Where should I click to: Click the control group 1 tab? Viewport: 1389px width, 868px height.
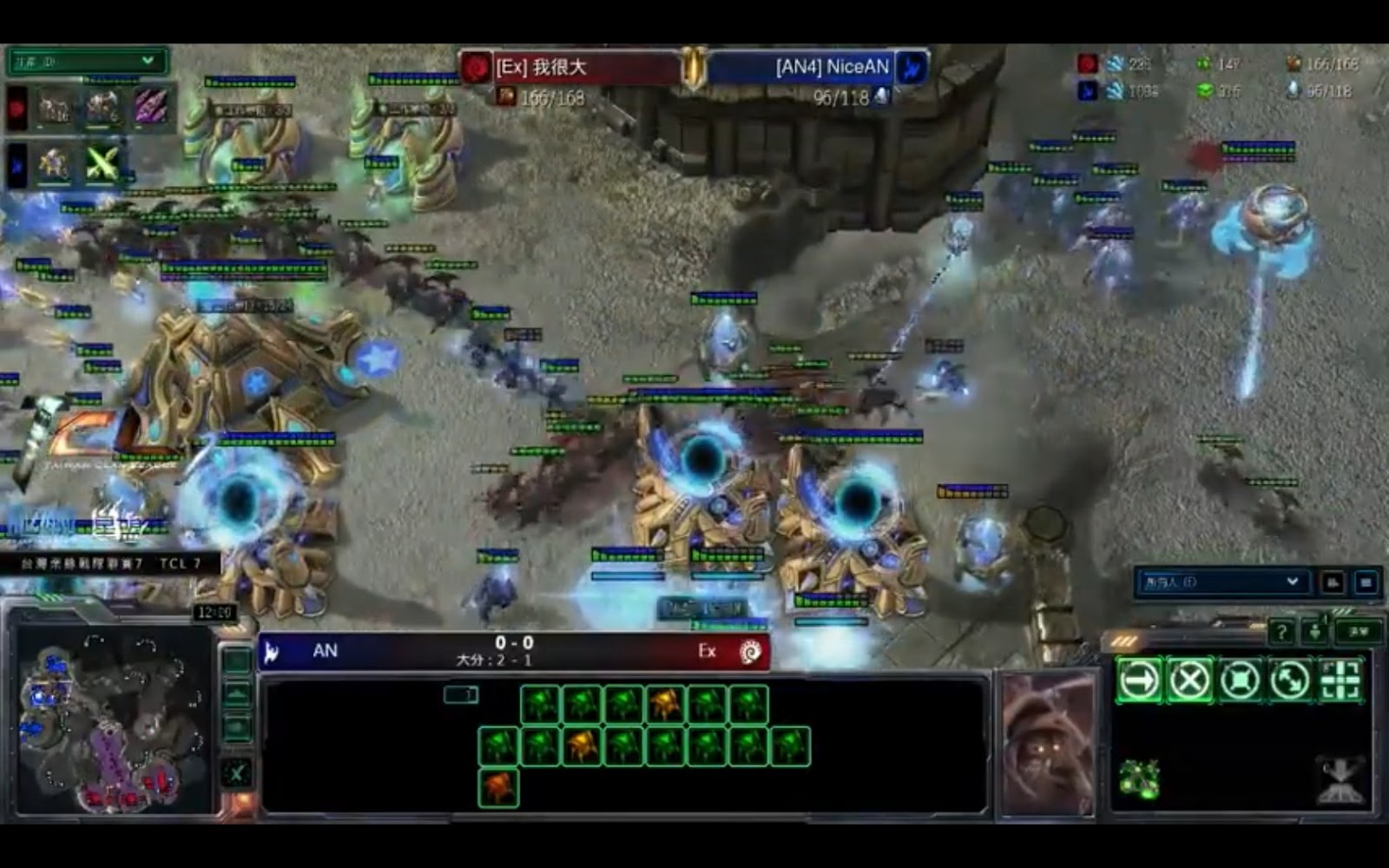pyautogui.click(x=461, y=694)
